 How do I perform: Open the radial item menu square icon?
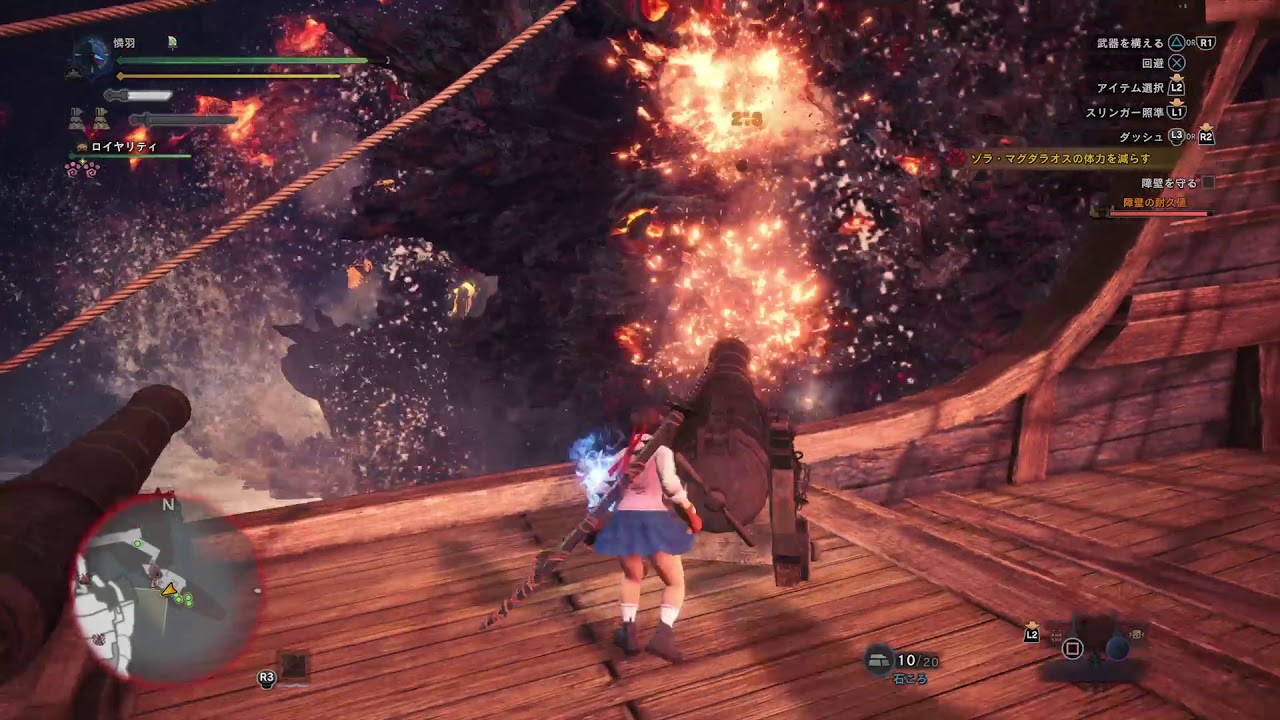click(1072, 649)
